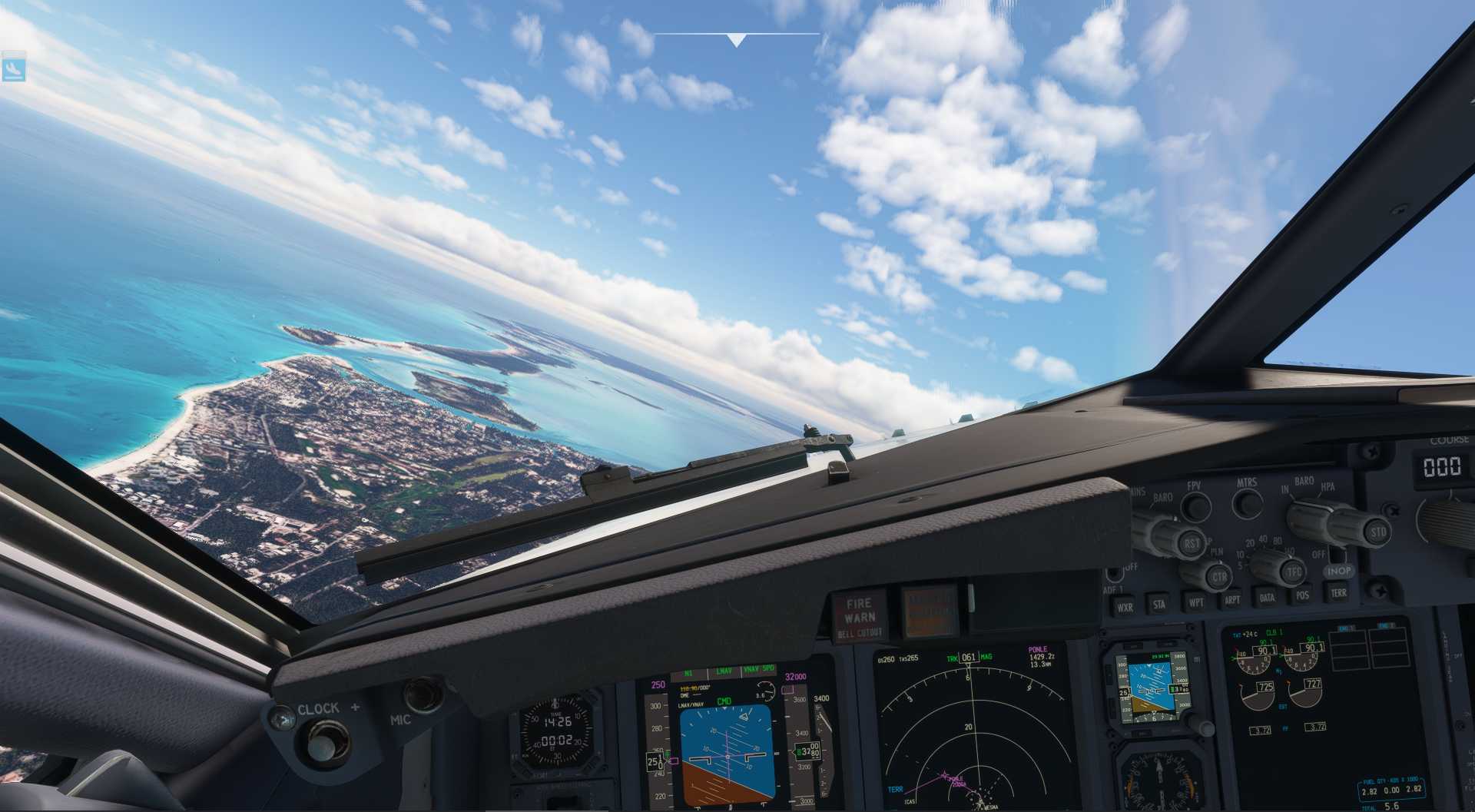
Task: Push the FIRE WARN bell cutout light
Action: point(859,615)
